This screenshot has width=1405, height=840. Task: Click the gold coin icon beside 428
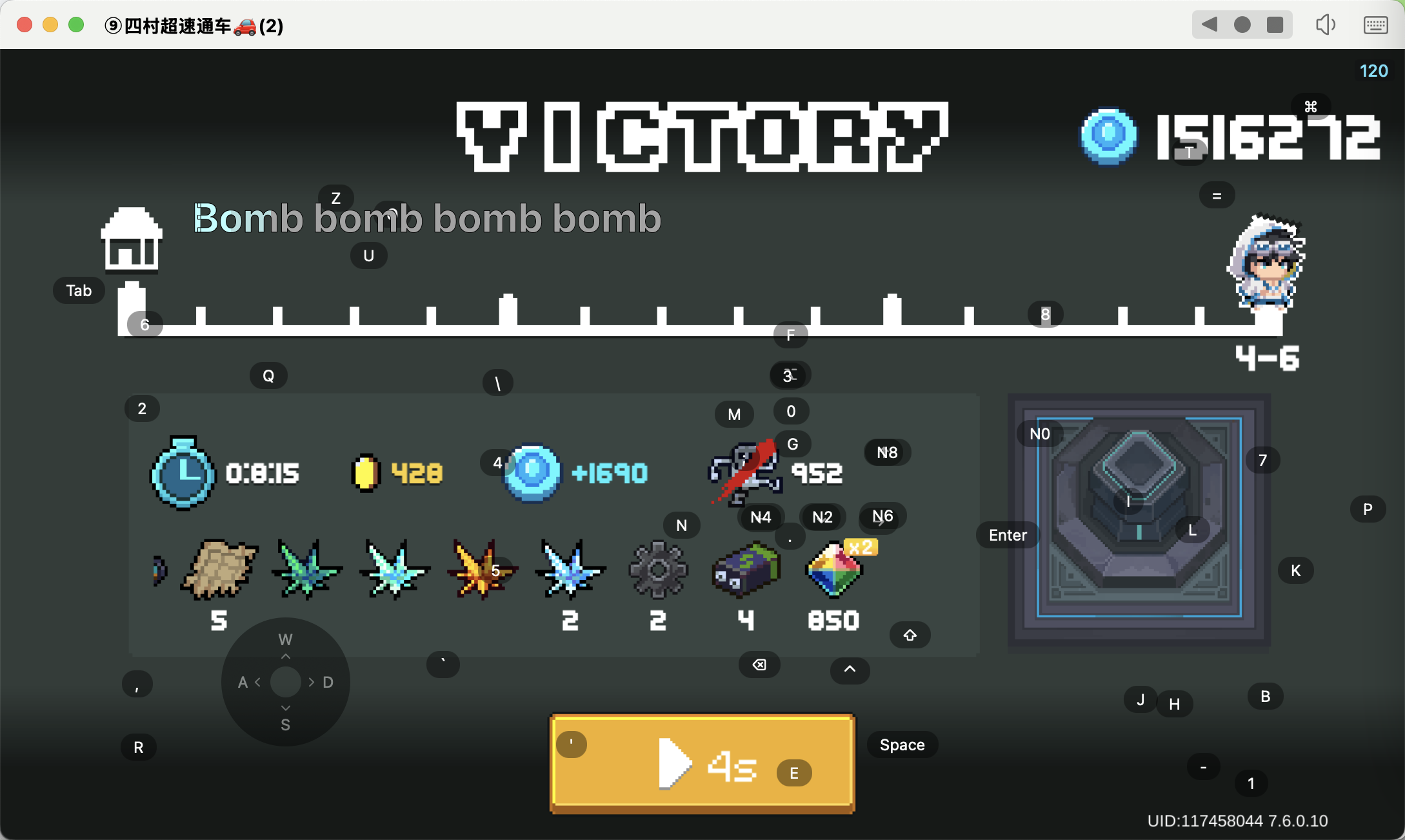click(366, 472)
